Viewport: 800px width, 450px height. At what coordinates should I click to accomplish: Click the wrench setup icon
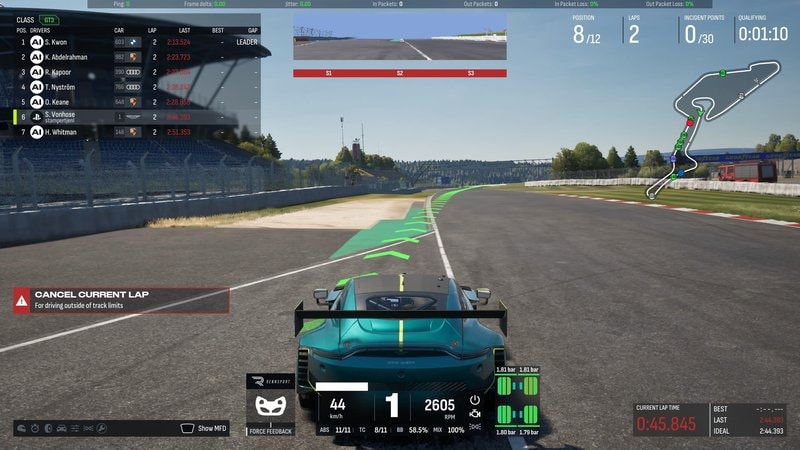[x=101, y=428]
